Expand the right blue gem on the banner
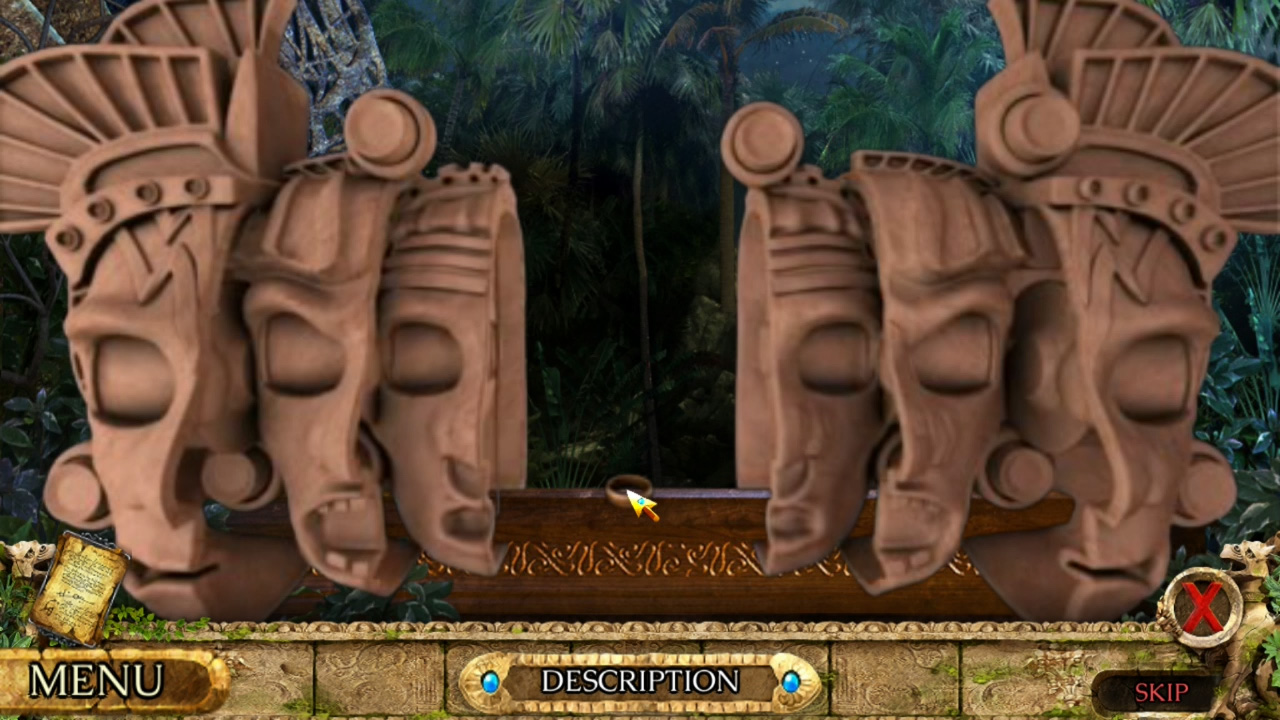This screenshot has width=1280, height=720. click(x=791, y=683)
